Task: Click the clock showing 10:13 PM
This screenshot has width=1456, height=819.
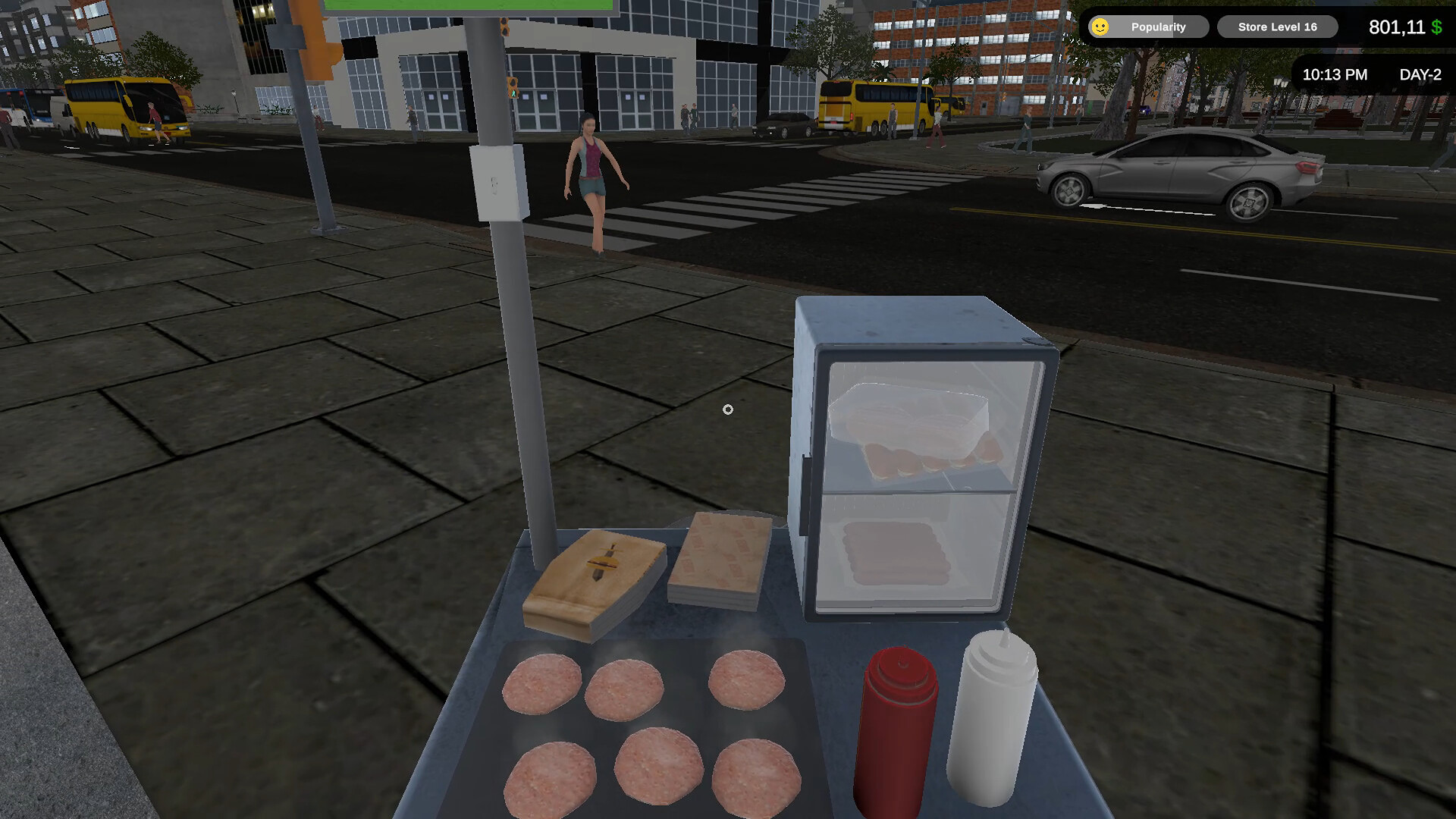Action: (x=1335, y=74)
